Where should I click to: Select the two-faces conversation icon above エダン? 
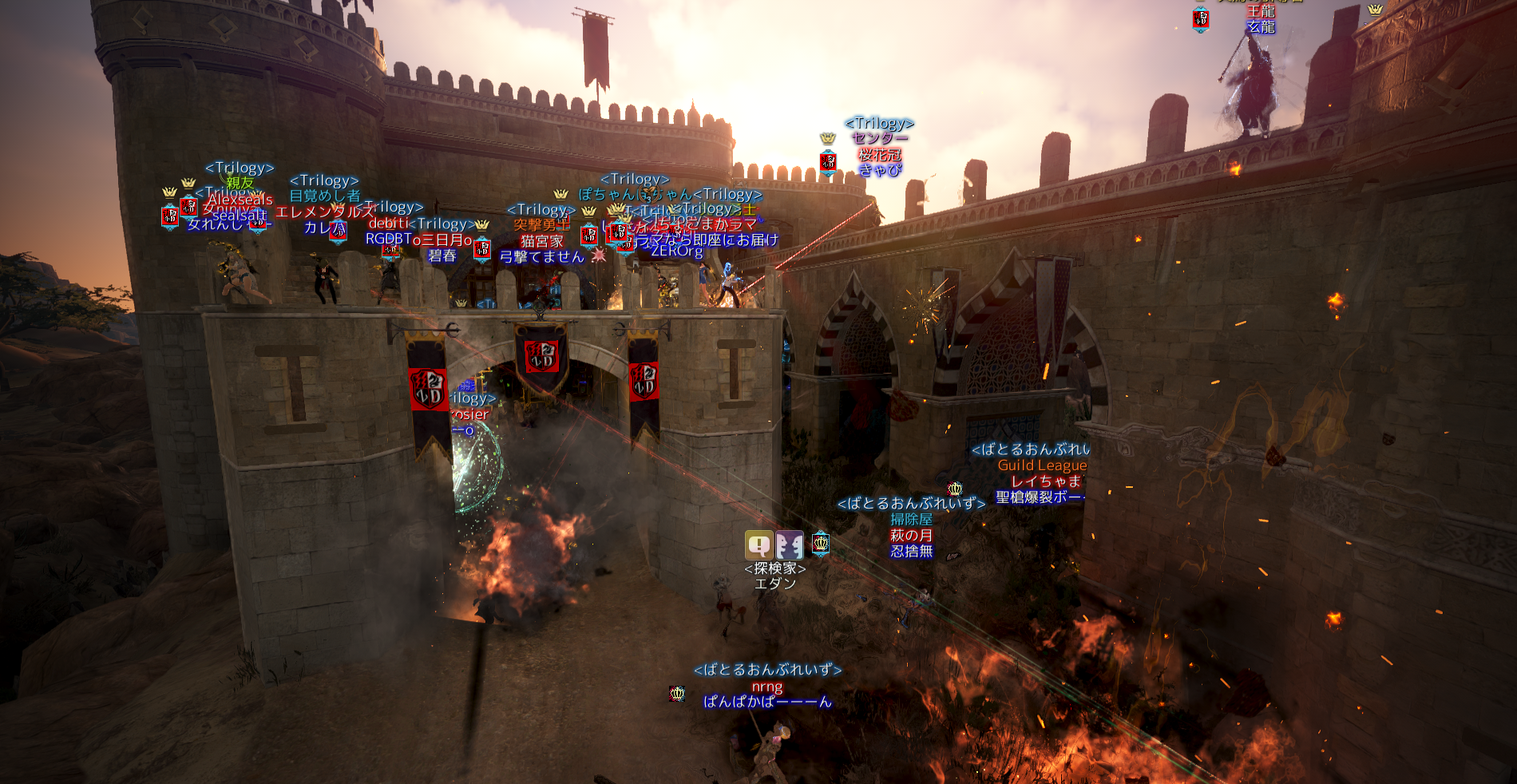coord(789,545)
